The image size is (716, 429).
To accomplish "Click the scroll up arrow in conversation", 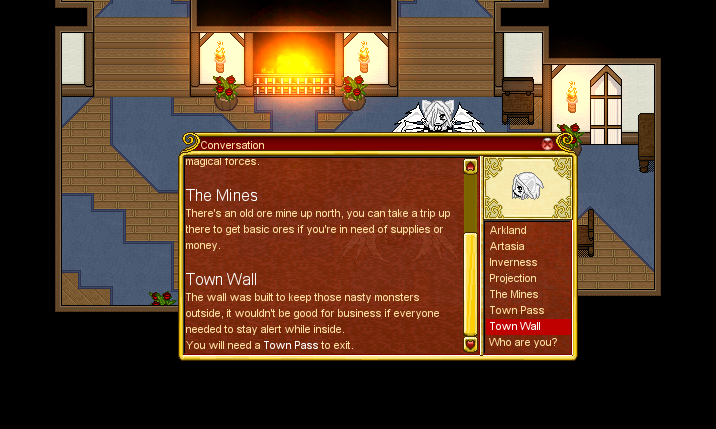I will 471,166.
